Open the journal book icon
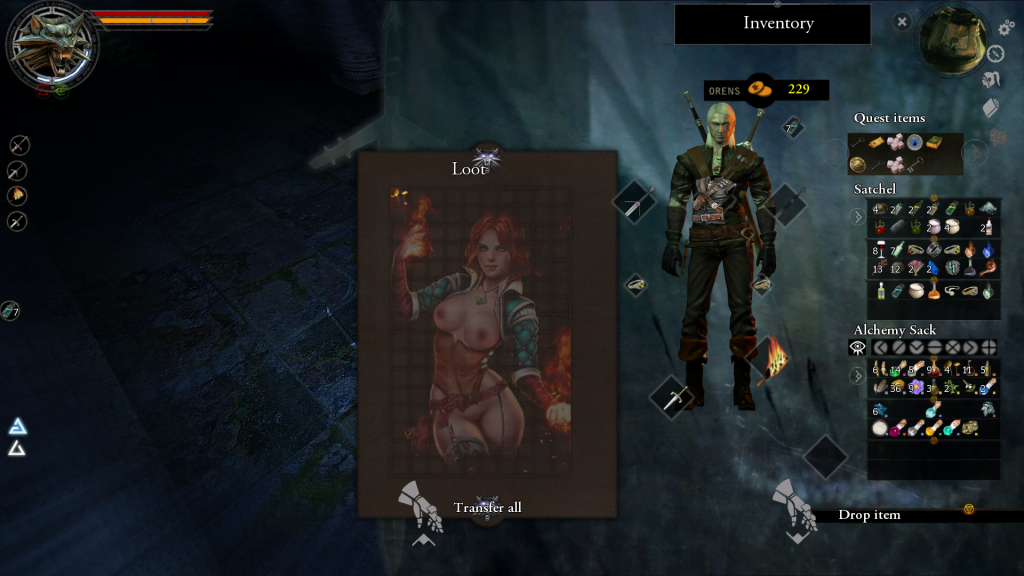This screenshot has width=1024, height=576. click(991, 107)
